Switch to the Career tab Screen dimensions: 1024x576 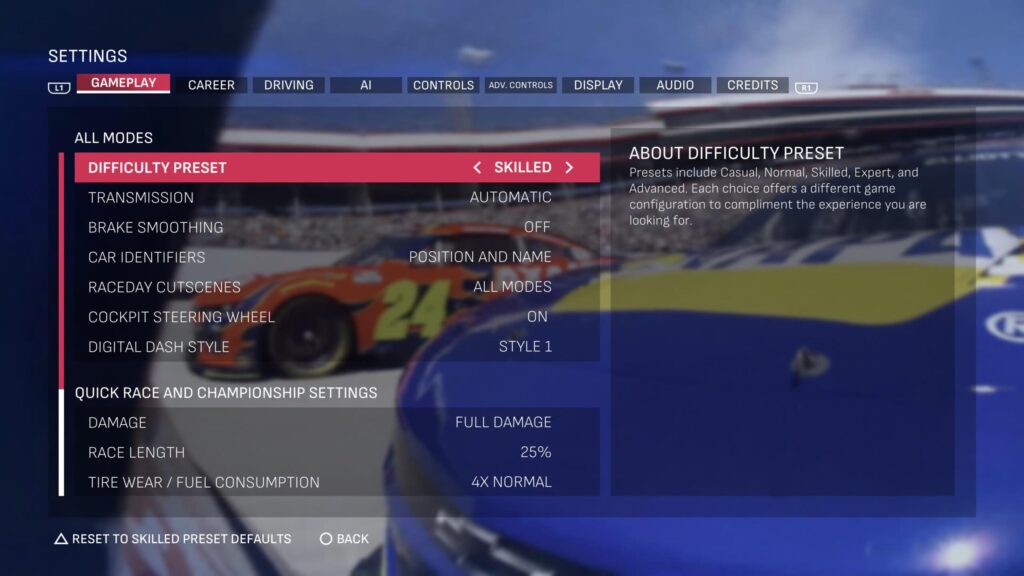[x=211, y=85]
